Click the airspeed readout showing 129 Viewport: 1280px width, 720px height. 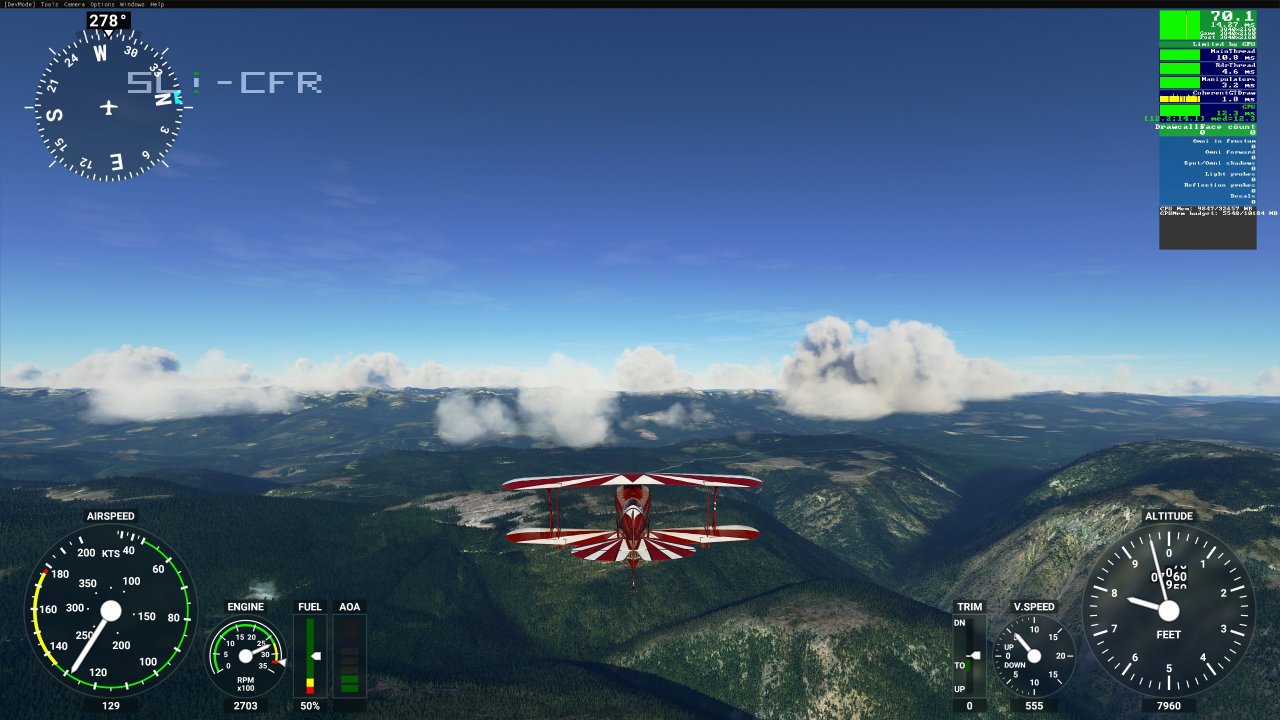click(110, 706)
